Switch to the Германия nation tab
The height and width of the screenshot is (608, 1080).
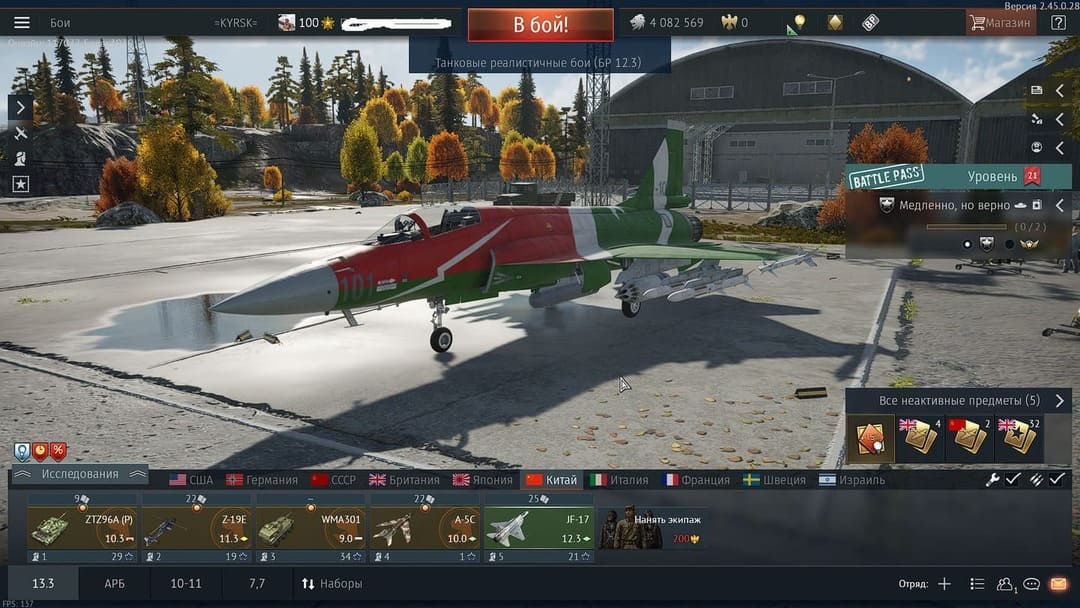(262, 480)
